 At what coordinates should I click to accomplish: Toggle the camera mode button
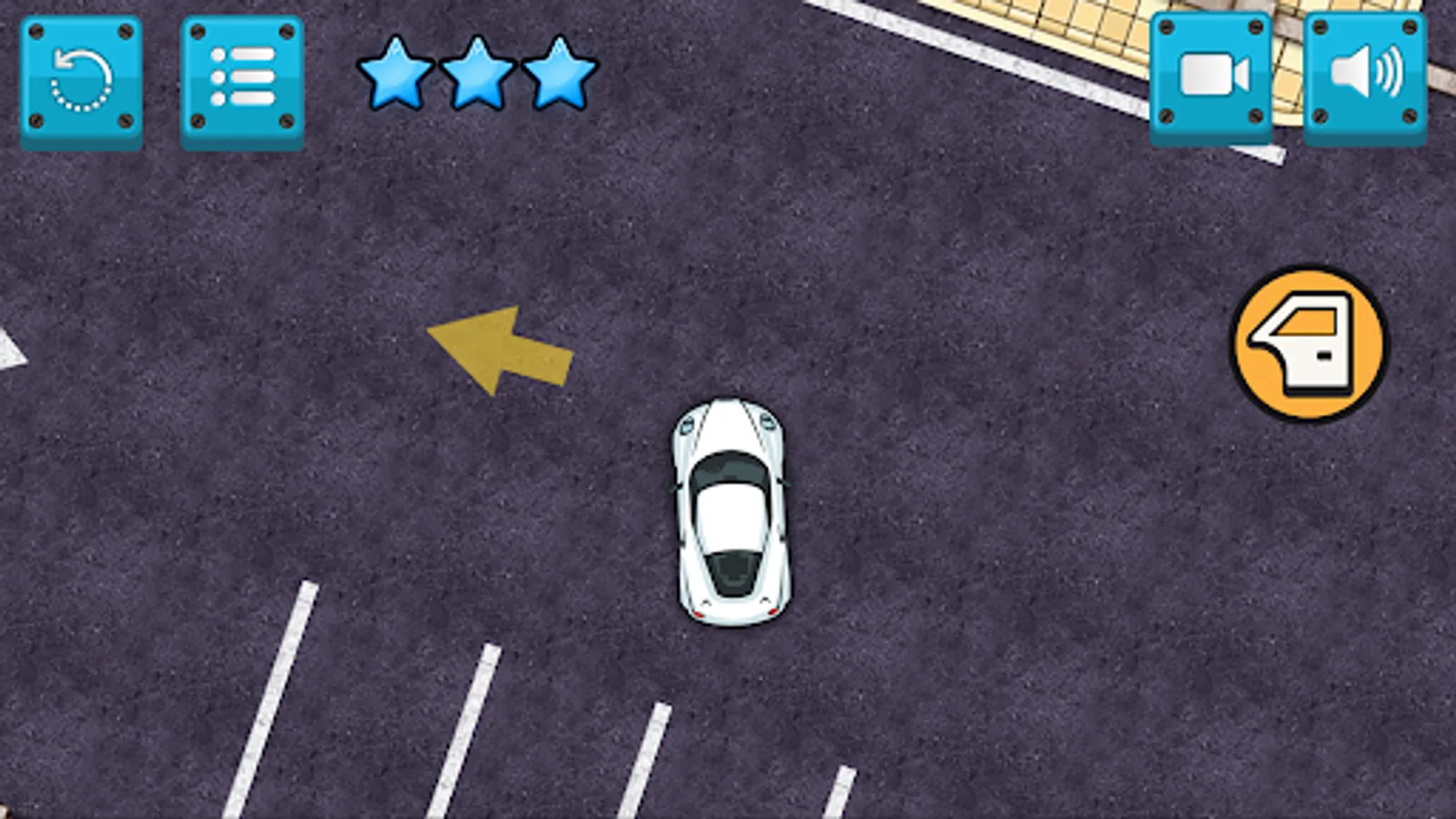pos(1212,77)
